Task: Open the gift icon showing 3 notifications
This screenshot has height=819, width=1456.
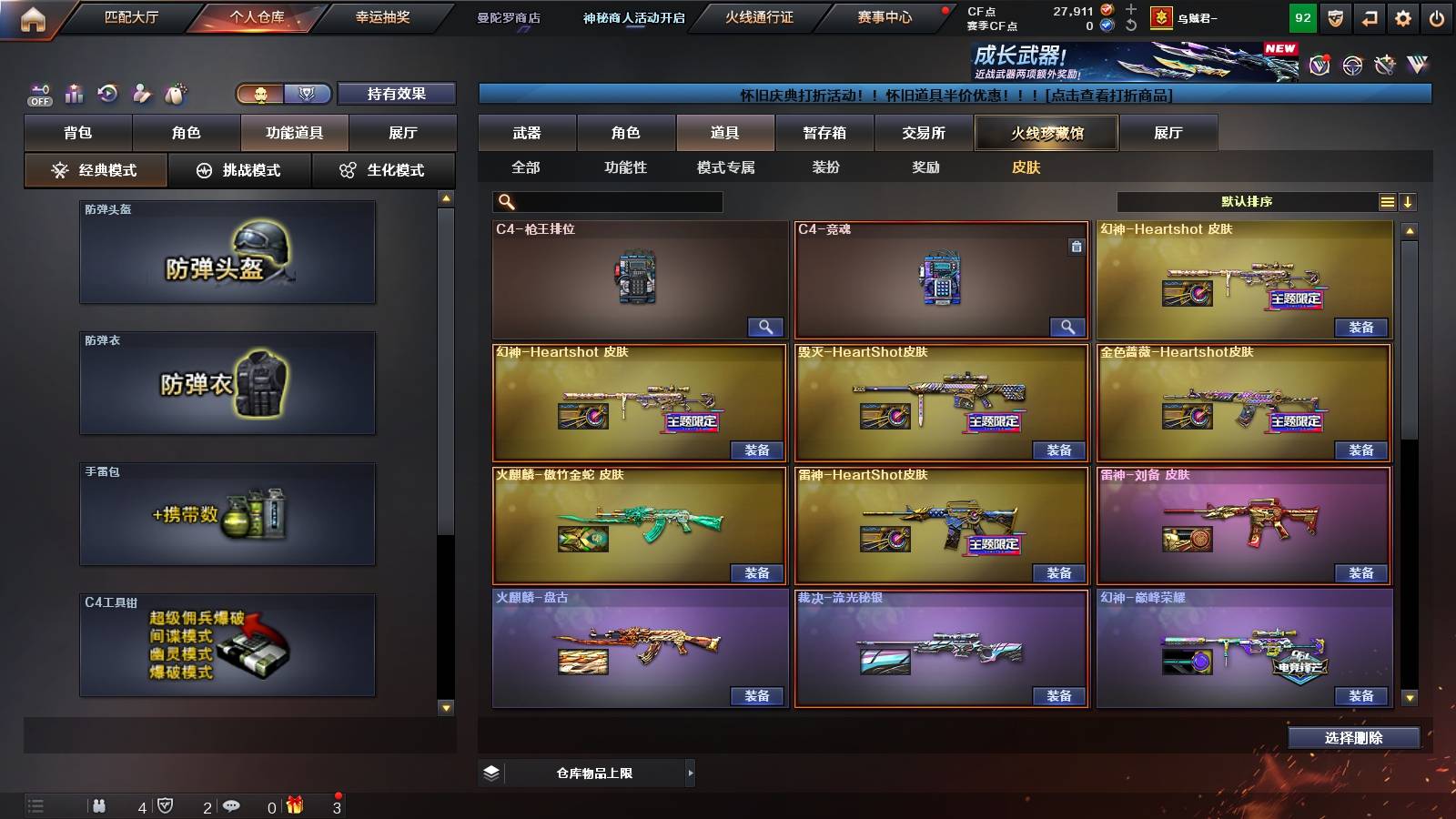Action: tap(294, 805)
